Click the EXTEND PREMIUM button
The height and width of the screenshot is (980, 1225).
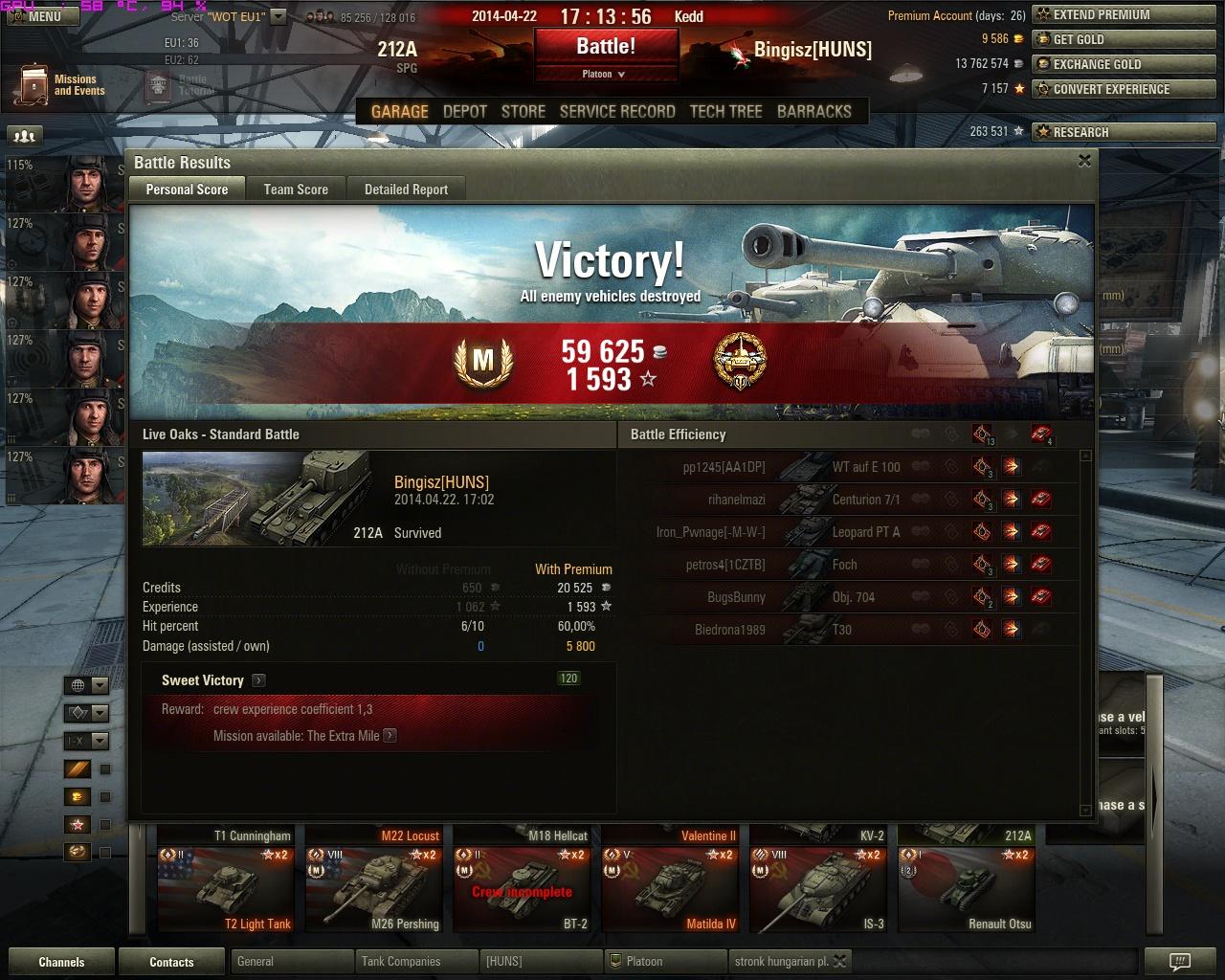click(x=1101, y=15)
